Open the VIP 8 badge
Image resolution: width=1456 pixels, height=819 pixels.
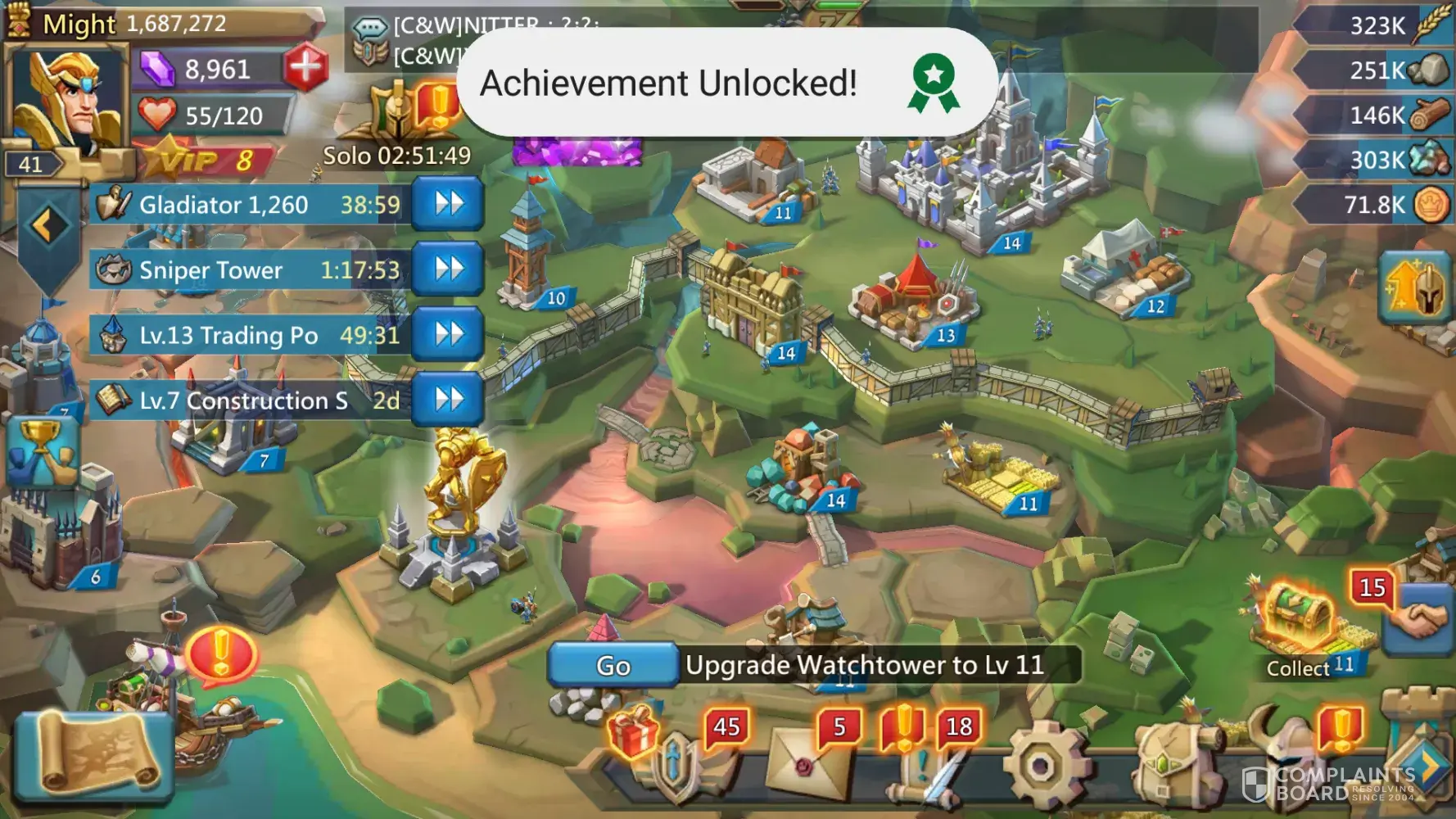[205, 161]
